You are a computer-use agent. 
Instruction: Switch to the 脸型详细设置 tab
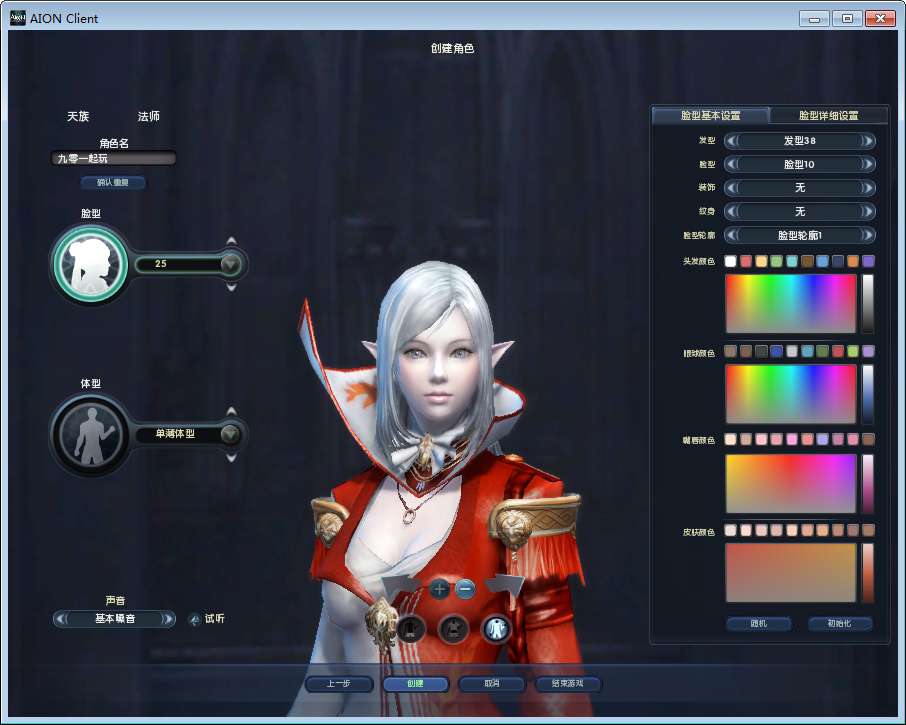(828, 116)
